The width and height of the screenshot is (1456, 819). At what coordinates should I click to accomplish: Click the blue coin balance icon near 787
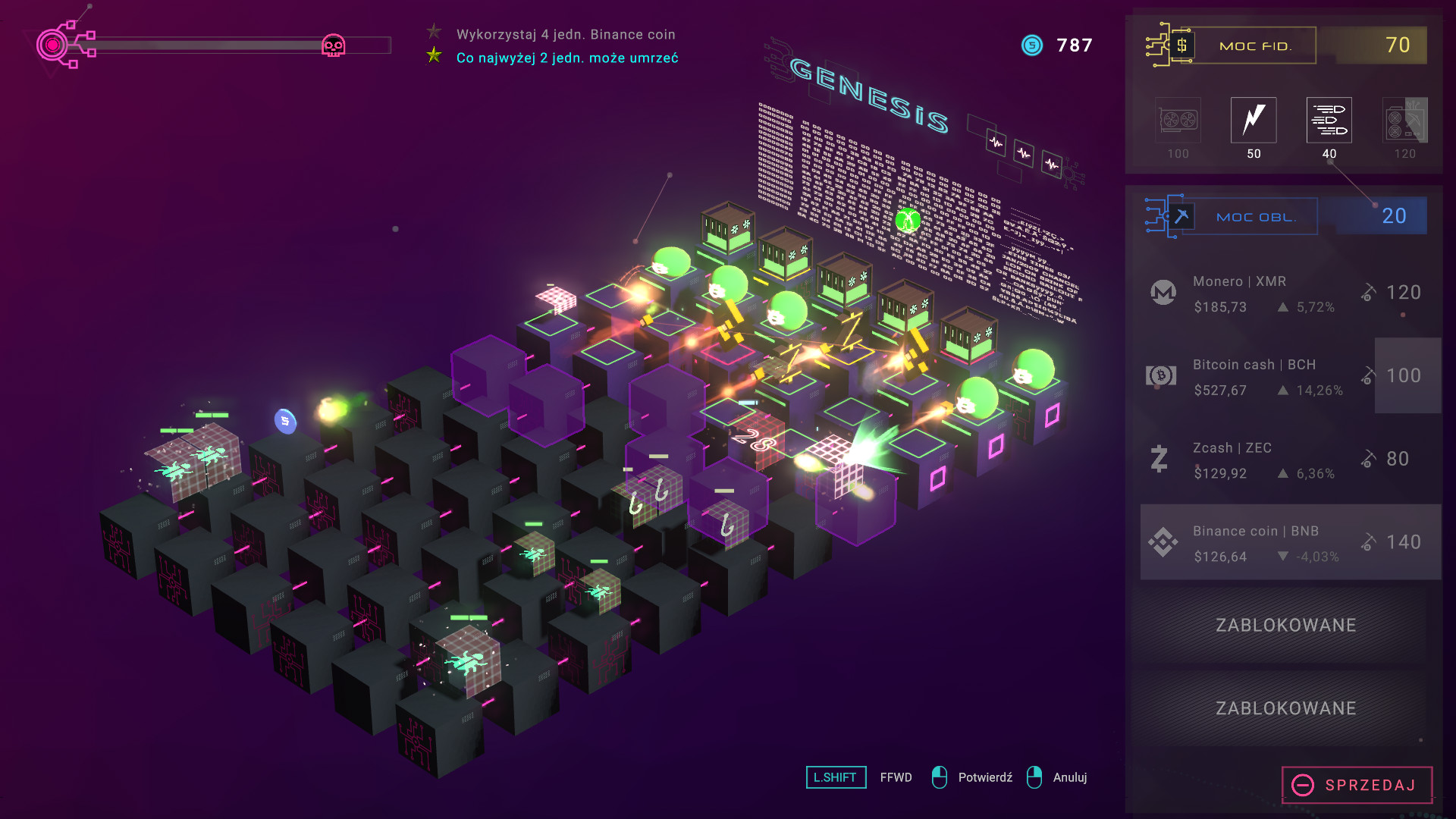(1031, 45)
